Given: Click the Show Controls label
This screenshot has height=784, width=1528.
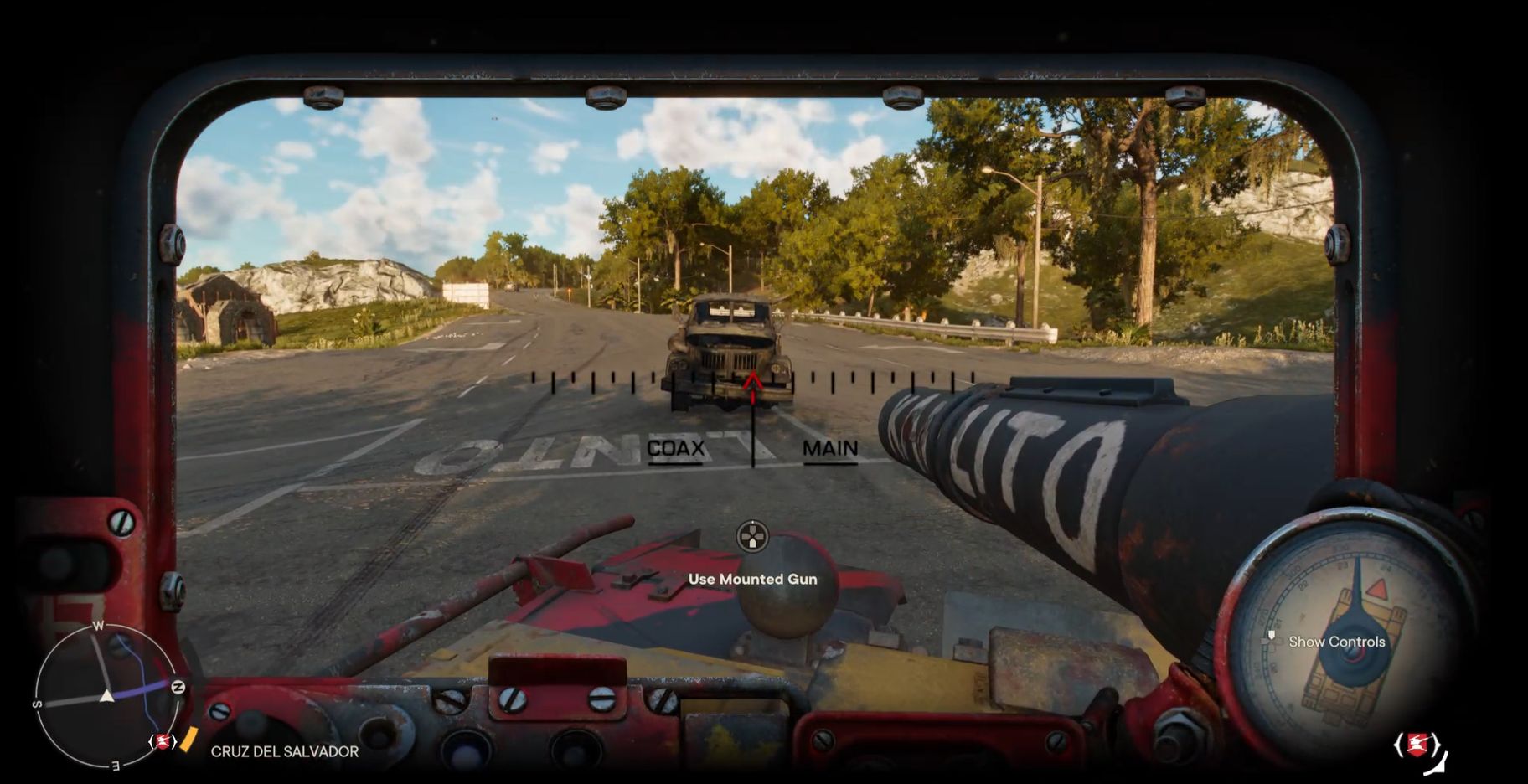Looking at the screenshot, I should click(1336, 642).
